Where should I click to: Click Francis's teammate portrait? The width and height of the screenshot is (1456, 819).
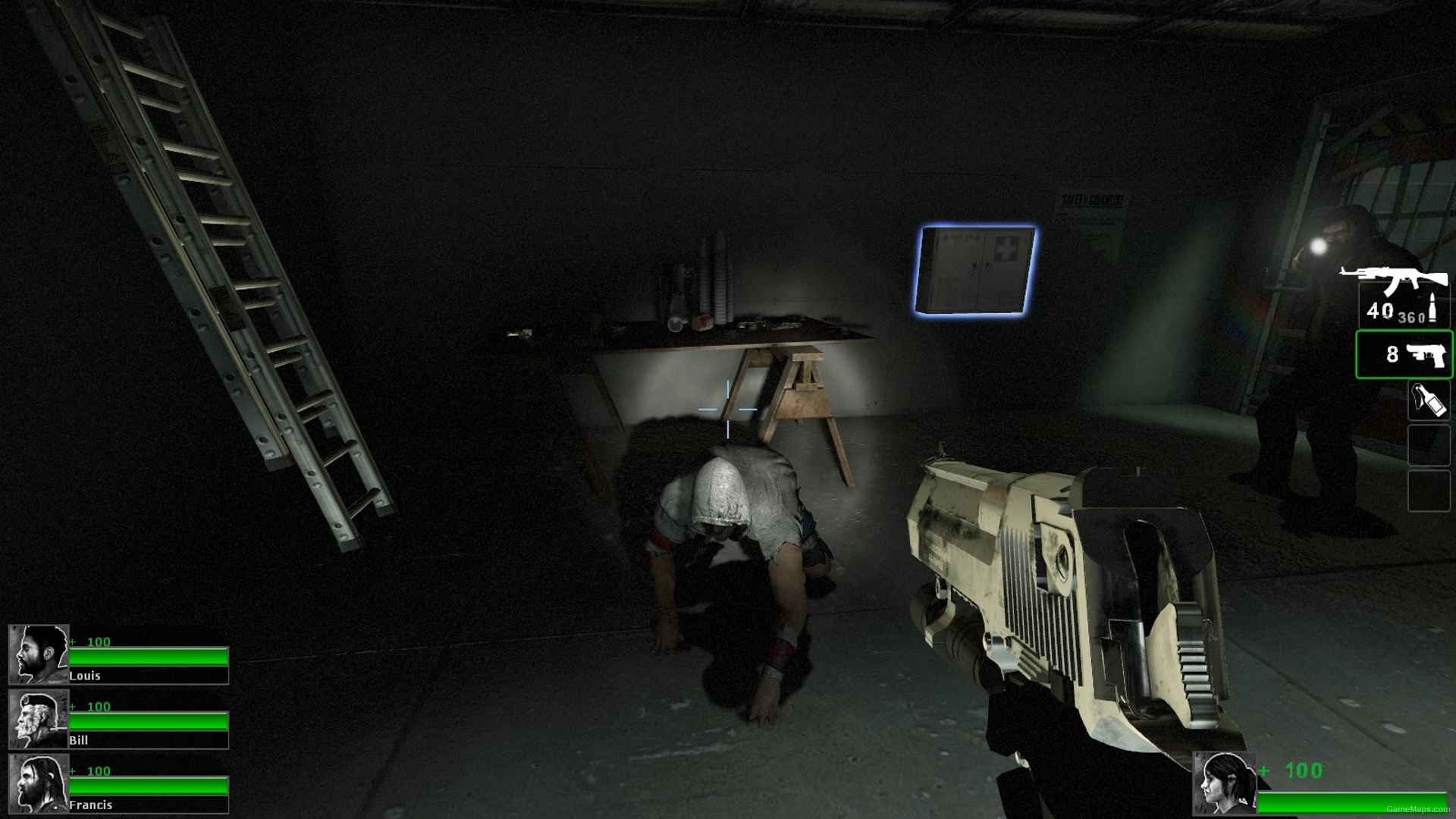click(x=38, y=783)
